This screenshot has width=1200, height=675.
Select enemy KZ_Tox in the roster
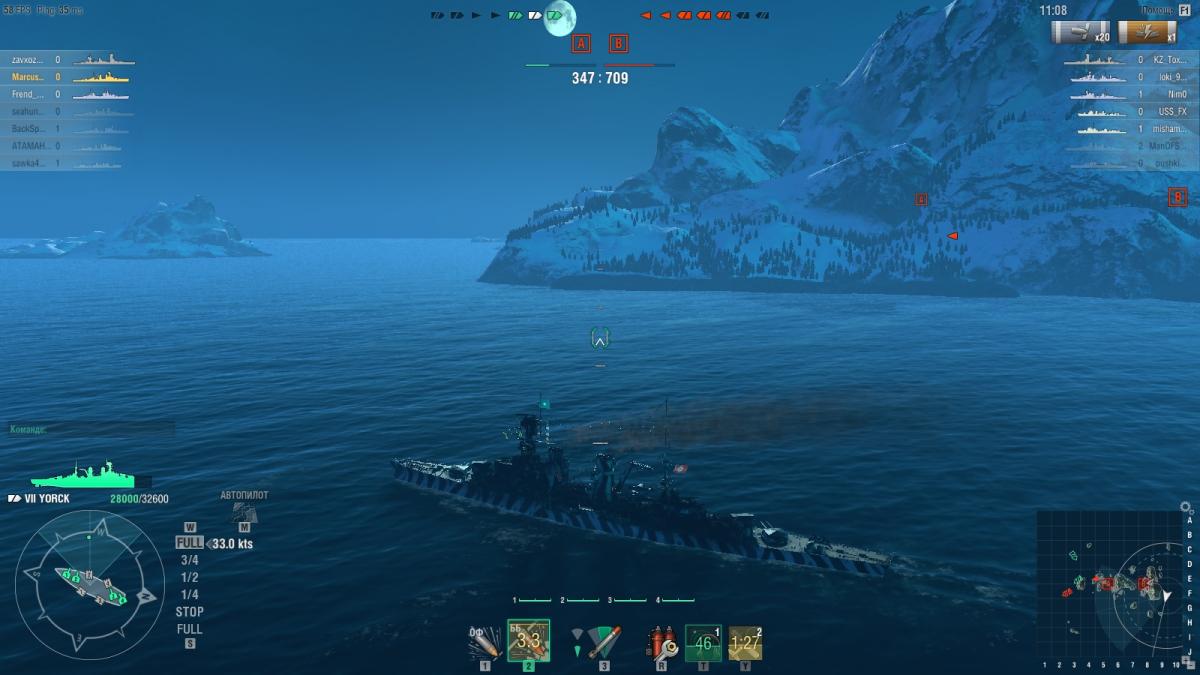pos(1130,60)
